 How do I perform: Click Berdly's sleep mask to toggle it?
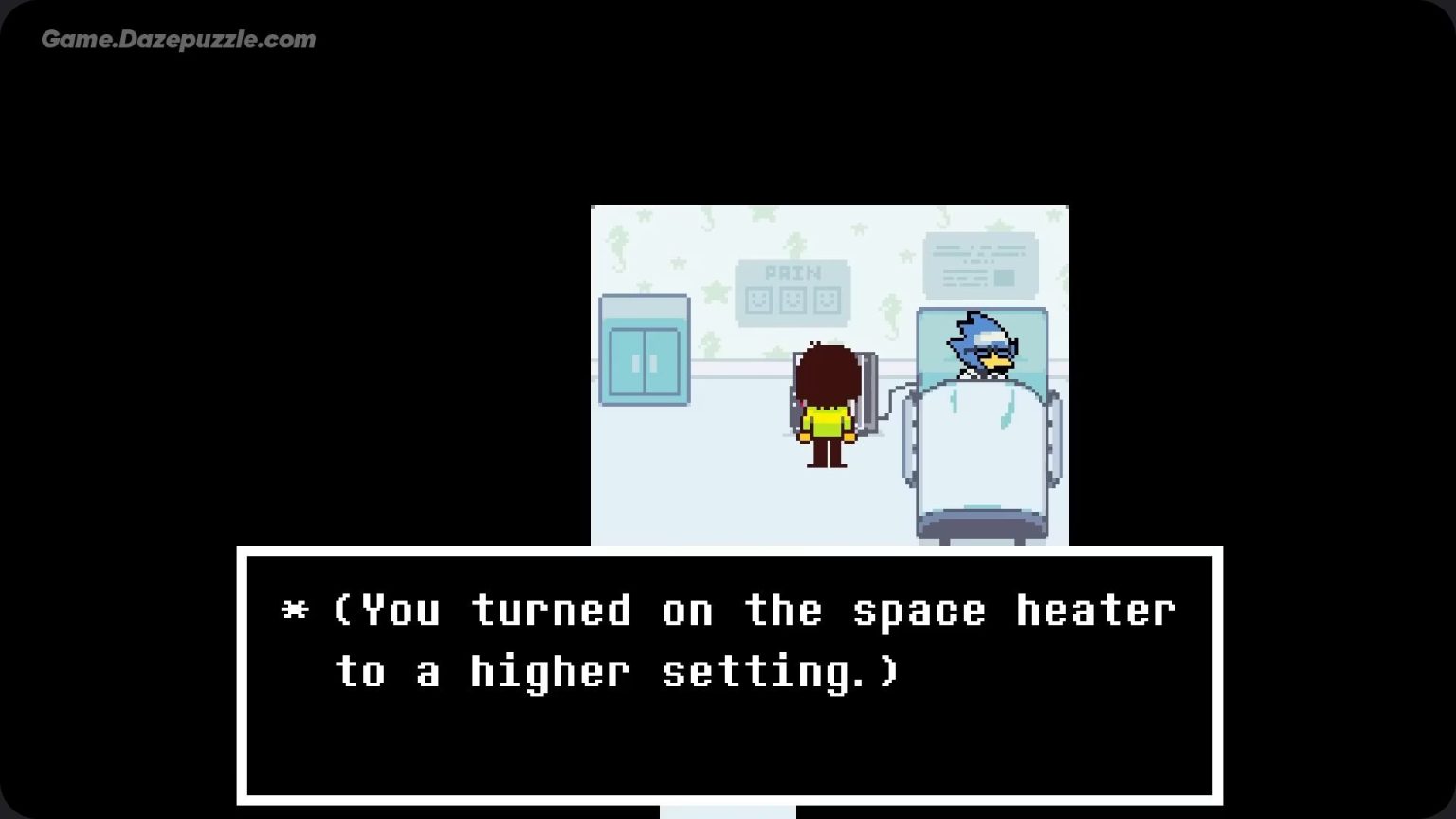click(x=989, y=338)
